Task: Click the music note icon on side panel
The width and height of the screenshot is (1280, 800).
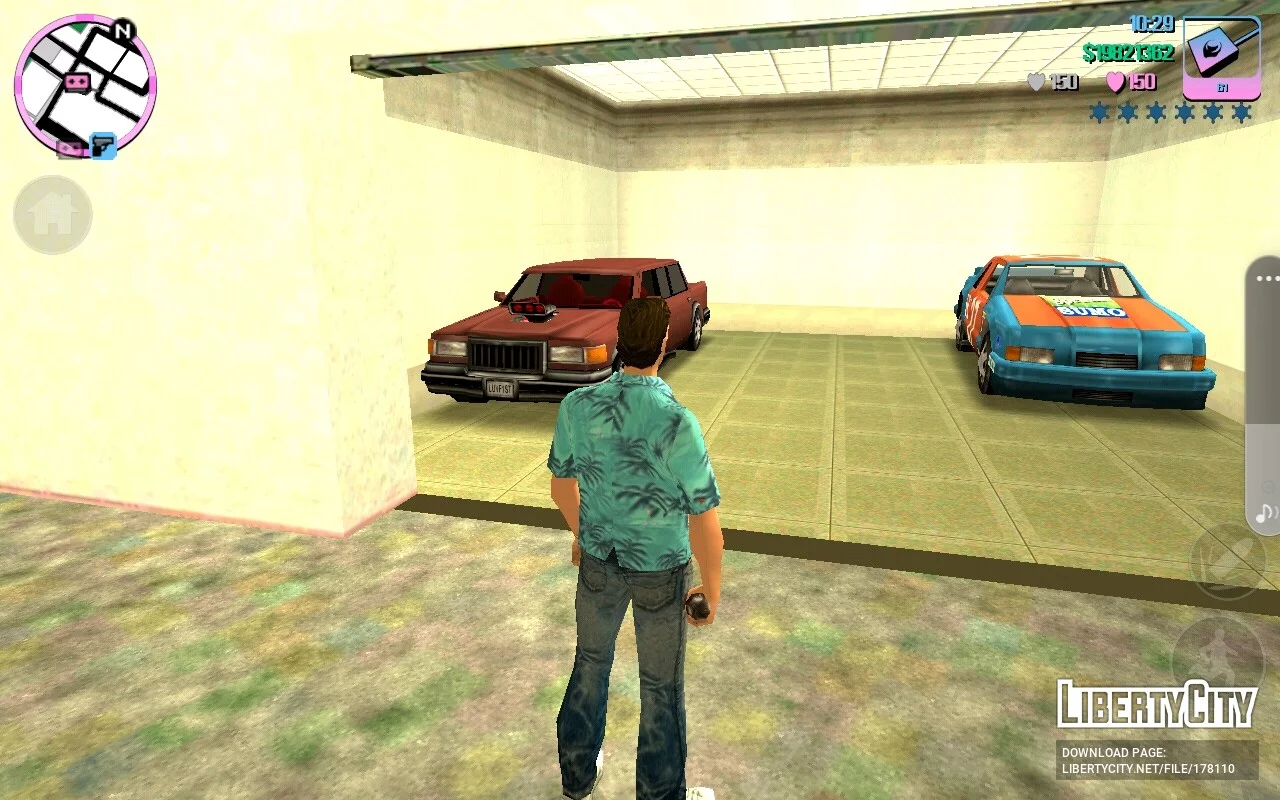Action: tap(1266, 514)
